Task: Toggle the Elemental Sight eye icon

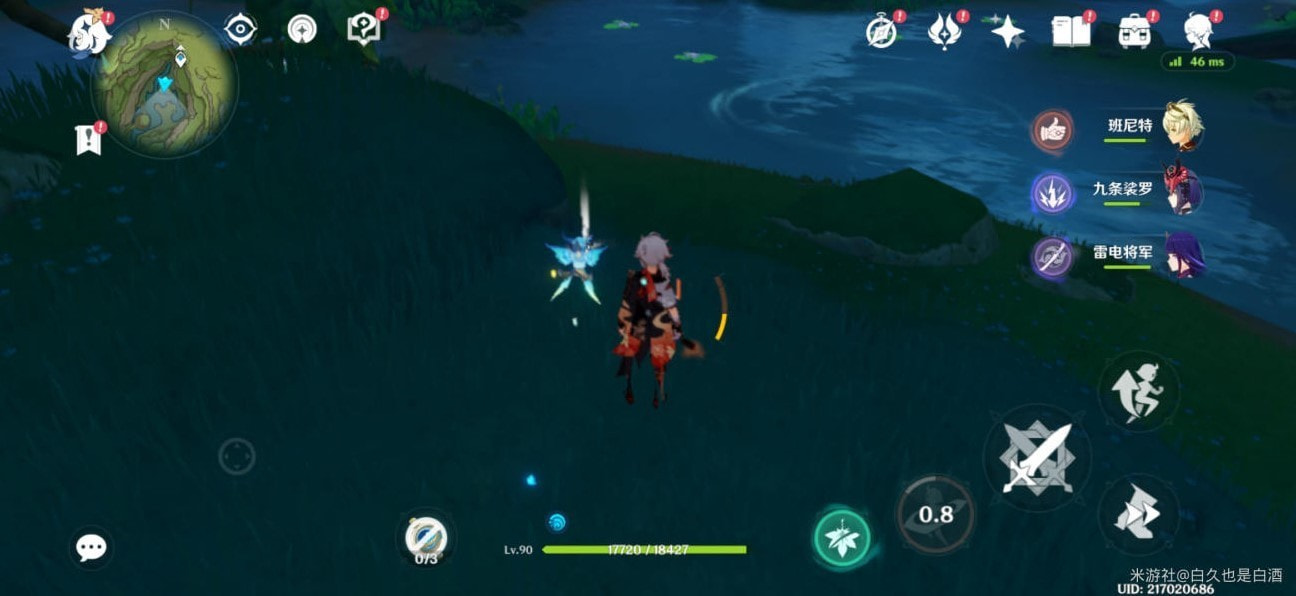Action: 240,29
